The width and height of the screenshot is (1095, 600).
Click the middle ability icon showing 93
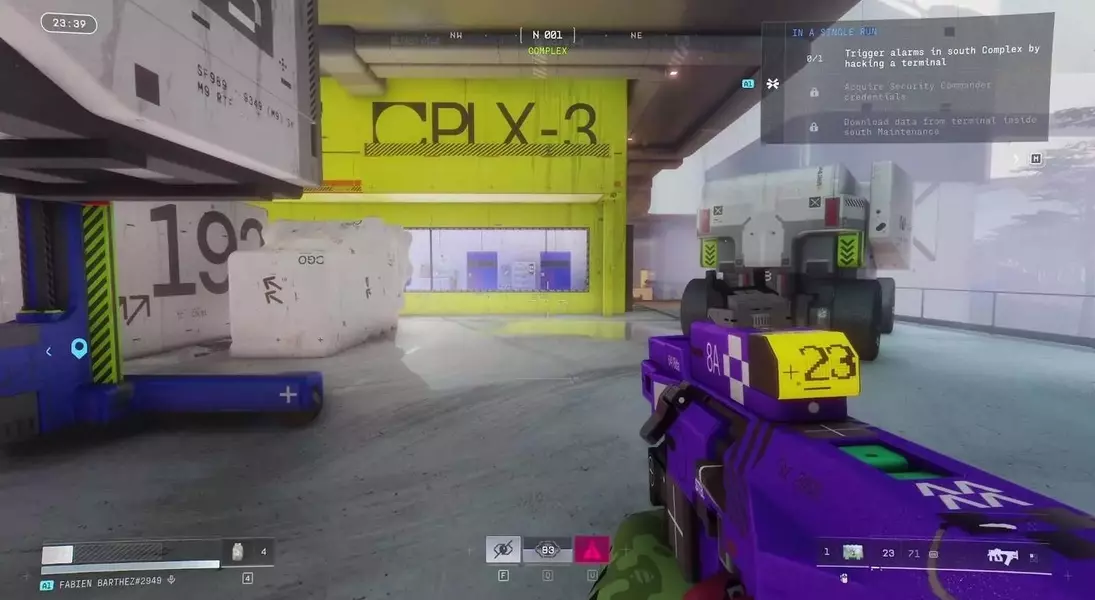547,549
